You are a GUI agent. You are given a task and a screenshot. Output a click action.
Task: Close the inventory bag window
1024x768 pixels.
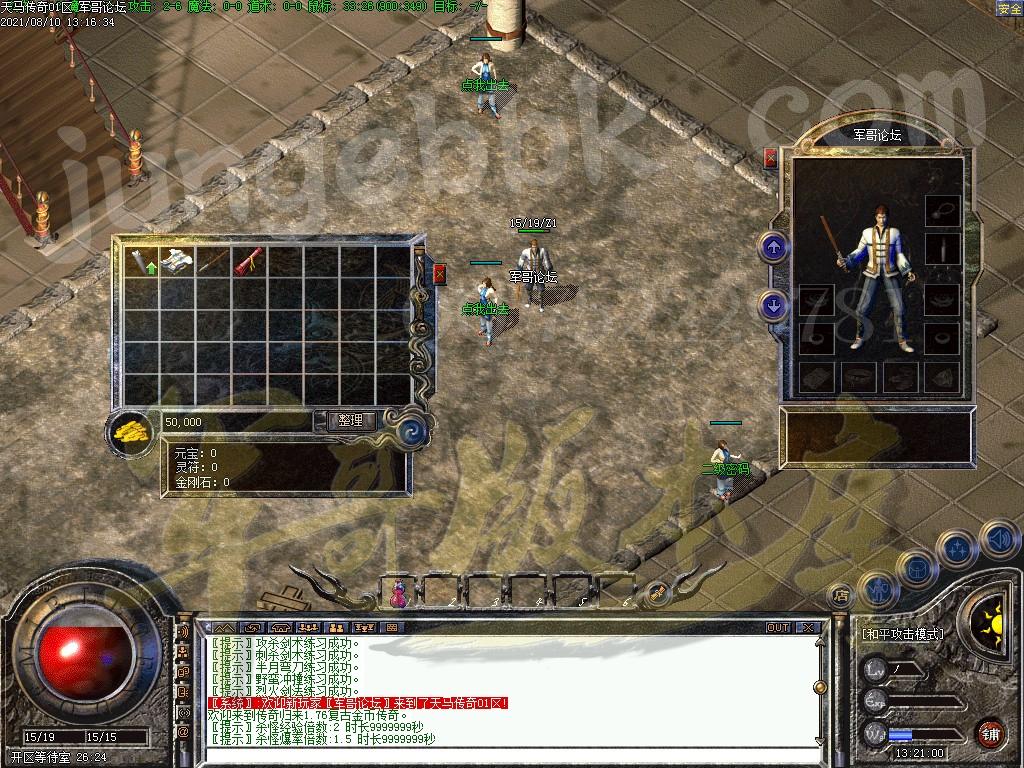click(439, 274)
